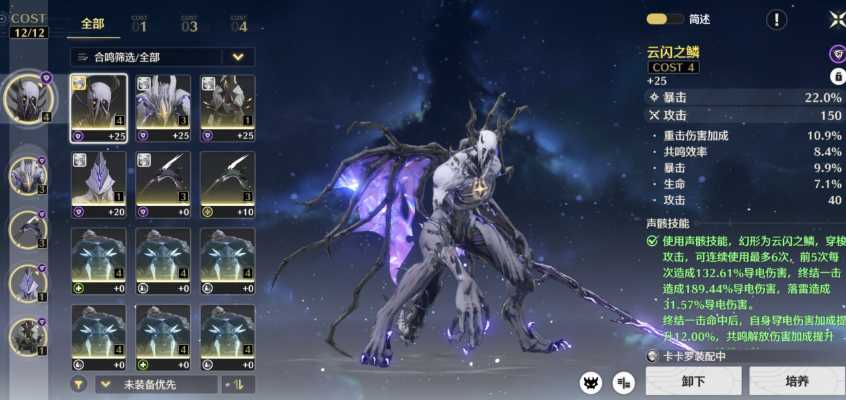Toggle the 简述 brief description switch
This screenshot has width=846, height=400.
(x=659, y=19)
